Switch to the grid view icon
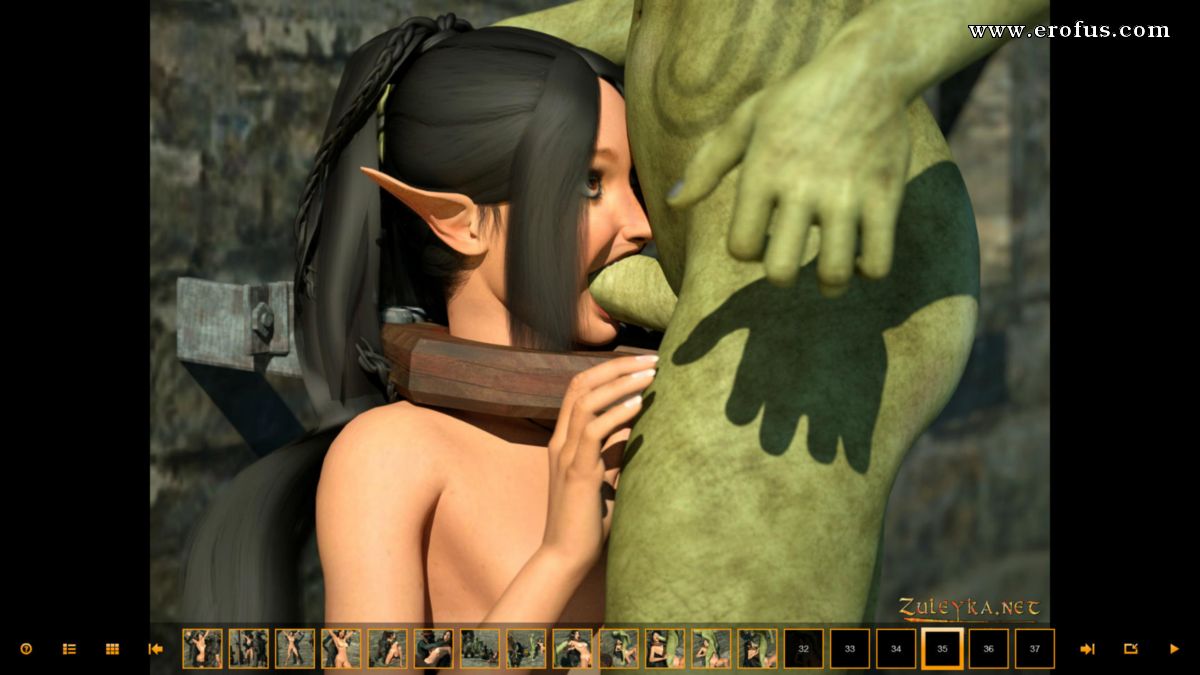1200x675 pixels. coord(112,649)
